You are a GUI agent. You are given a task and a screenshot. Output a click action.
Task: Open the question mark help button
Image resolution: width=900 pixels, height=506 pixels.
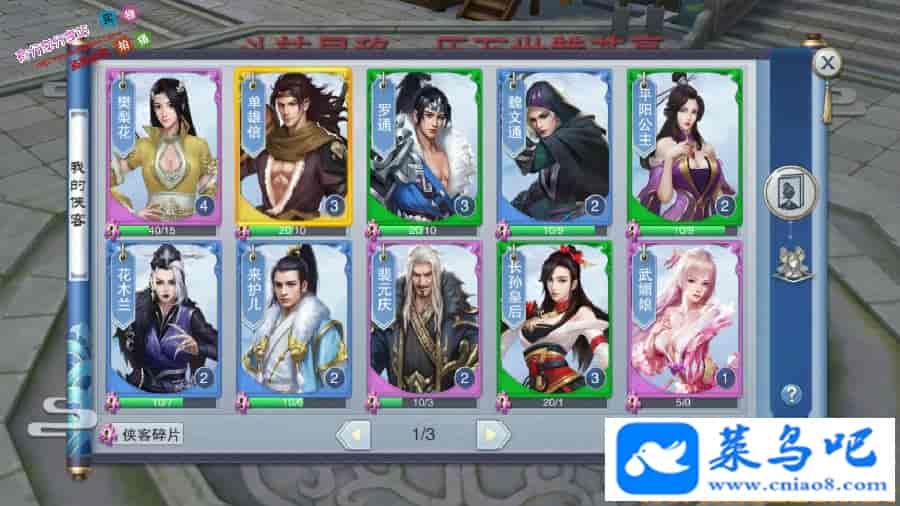tap(791, 393)
